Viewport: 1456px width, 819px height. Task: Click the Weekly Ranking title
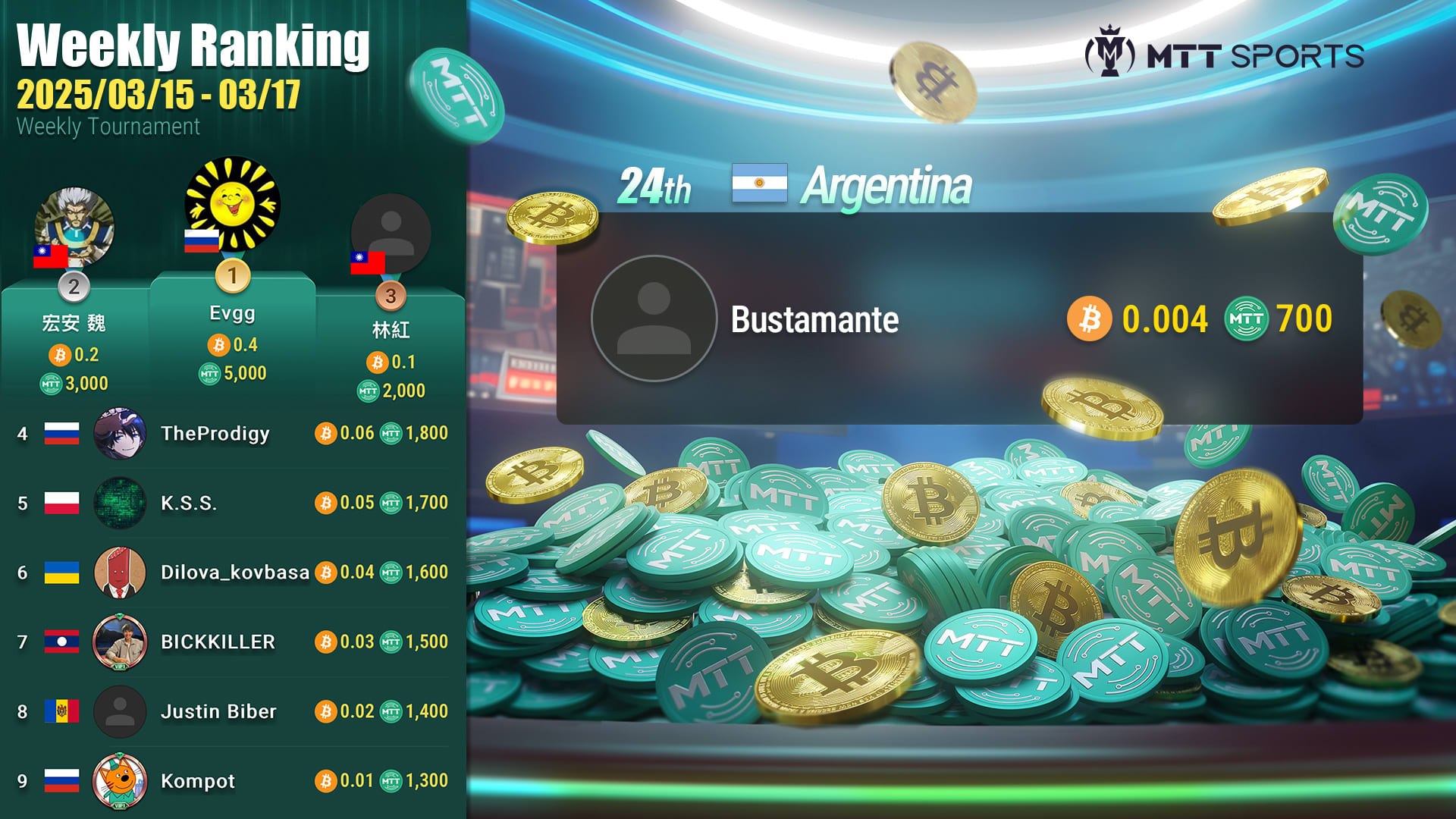click(x=194, y=47)
